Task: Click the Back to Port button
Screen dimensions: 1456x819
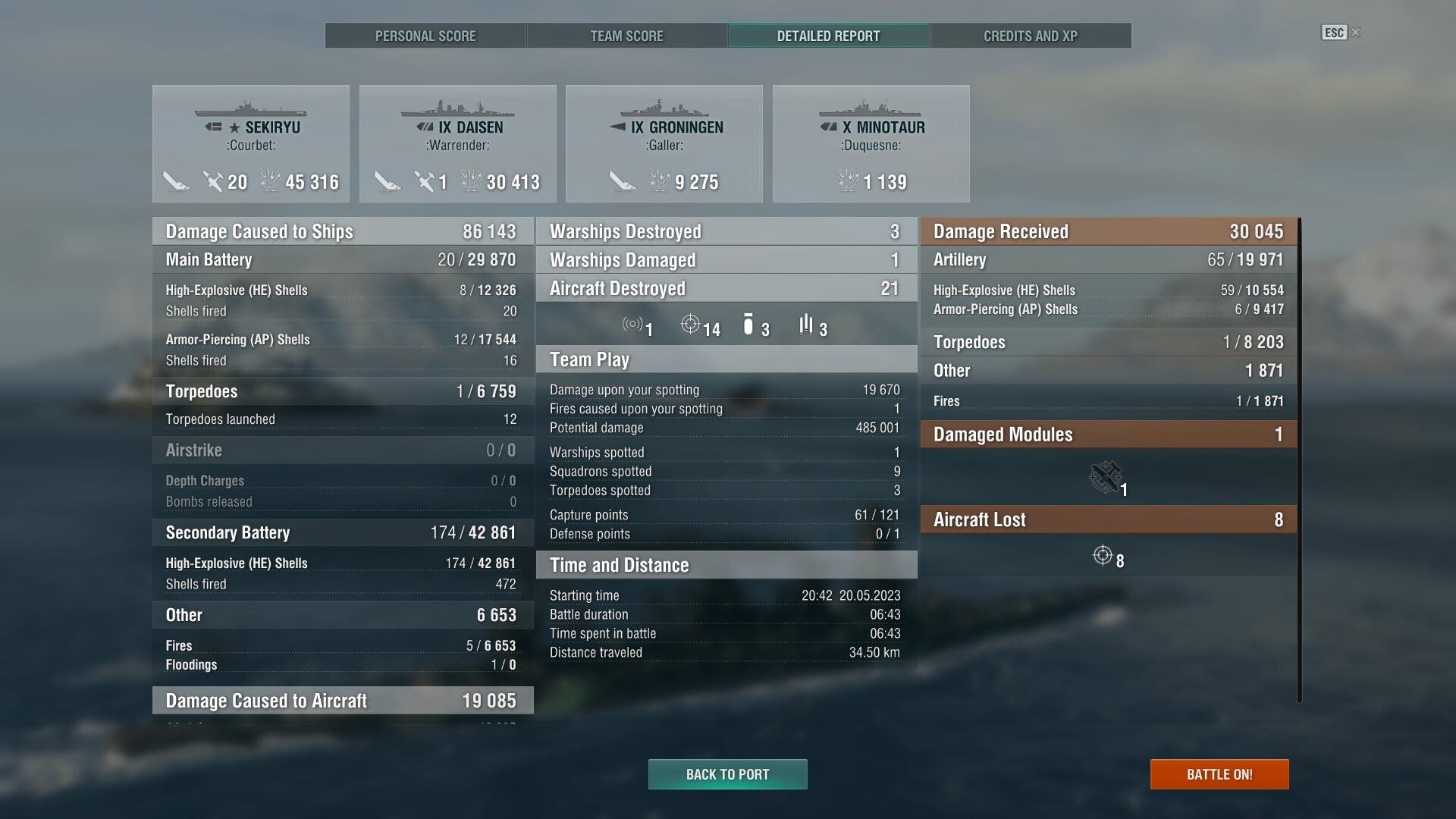Action: (727, 774)
